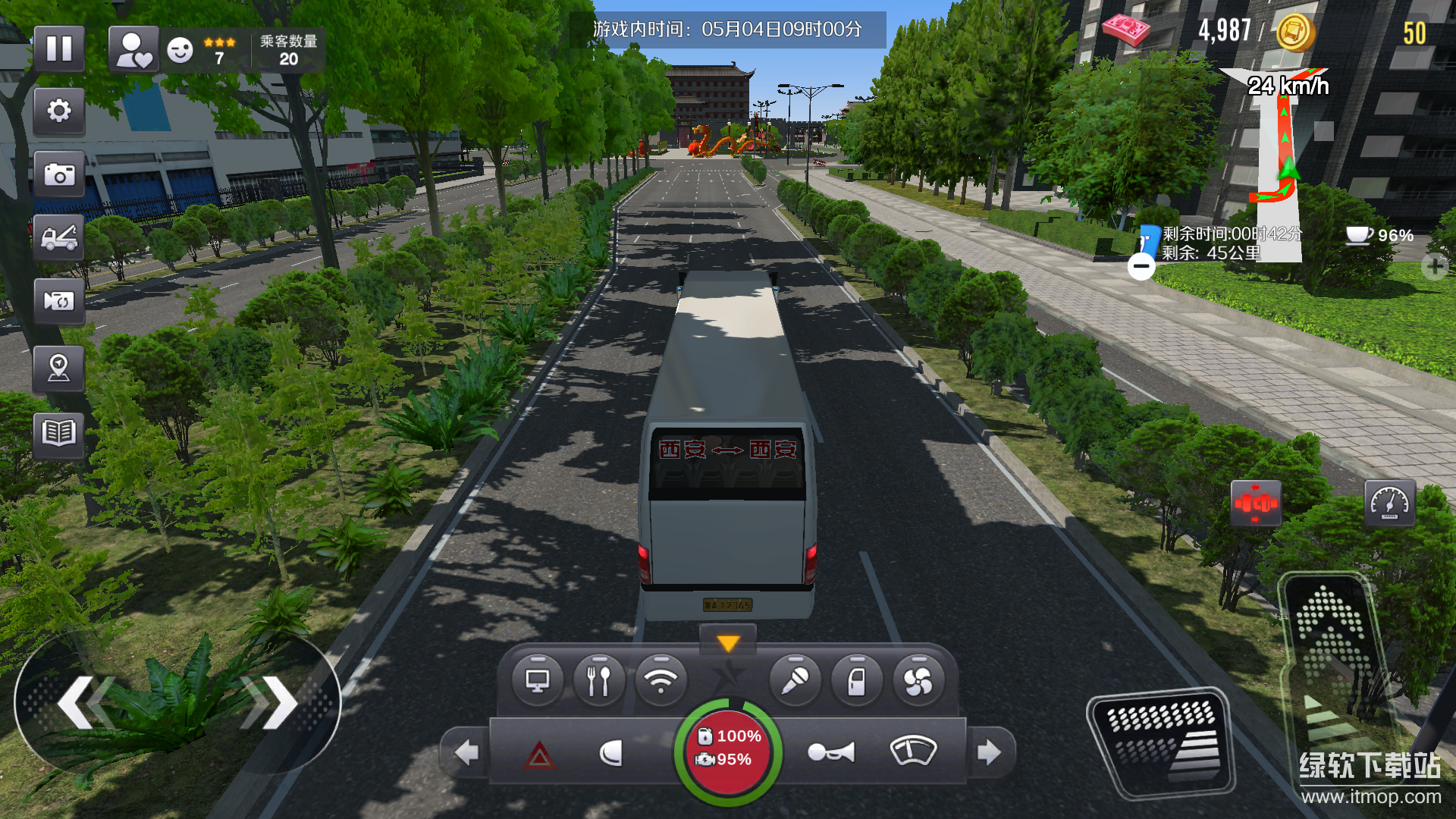Take a screenshot with the camera button
Viewport: 1456px width, 819px height.
[x=59, y=174]
